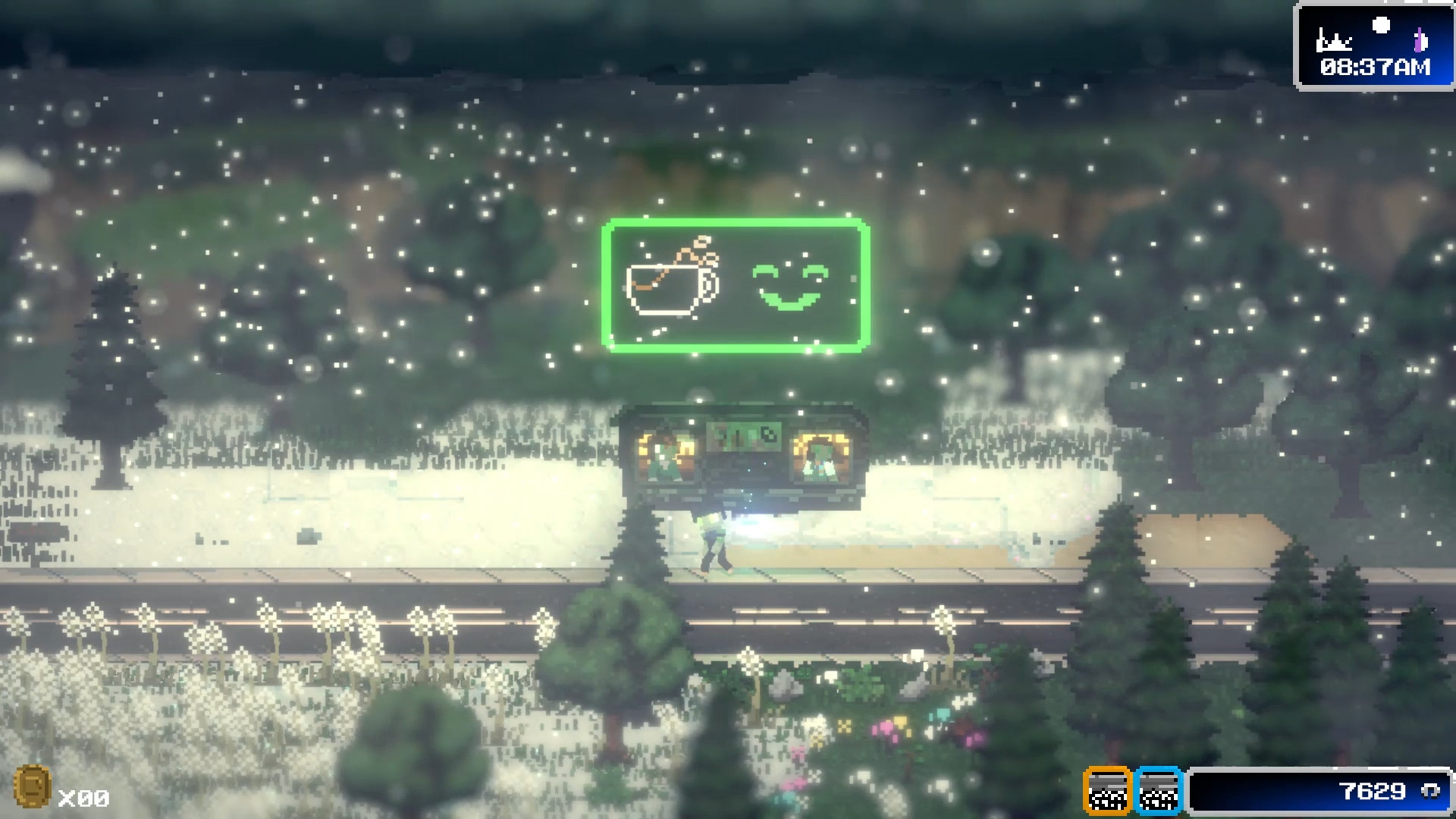
Task: Click the X00 token counter label
Action: [85, 798]
